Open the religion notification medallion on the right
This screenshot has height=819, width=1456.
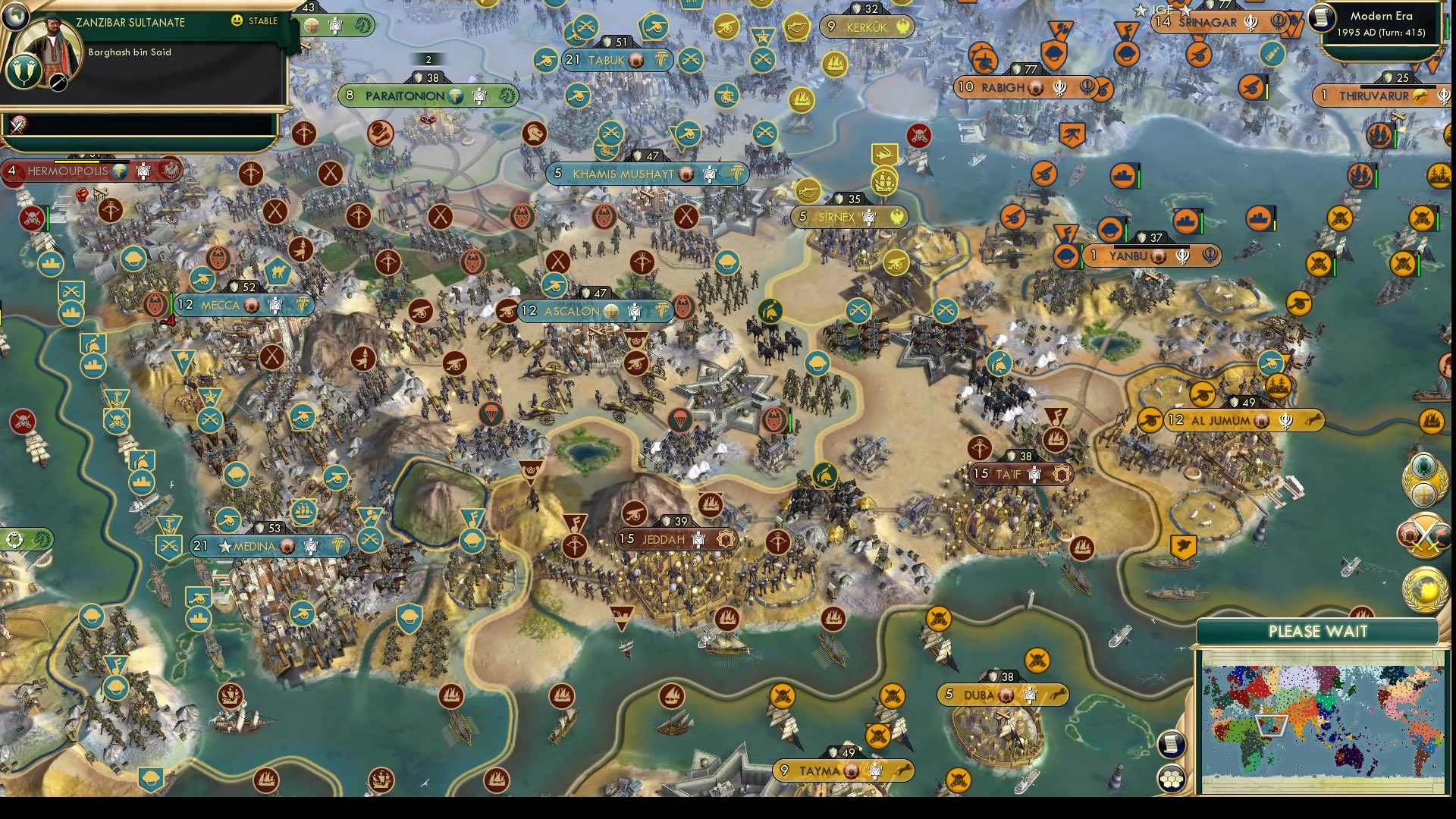pyautogui.click(x=1423, y=479)
